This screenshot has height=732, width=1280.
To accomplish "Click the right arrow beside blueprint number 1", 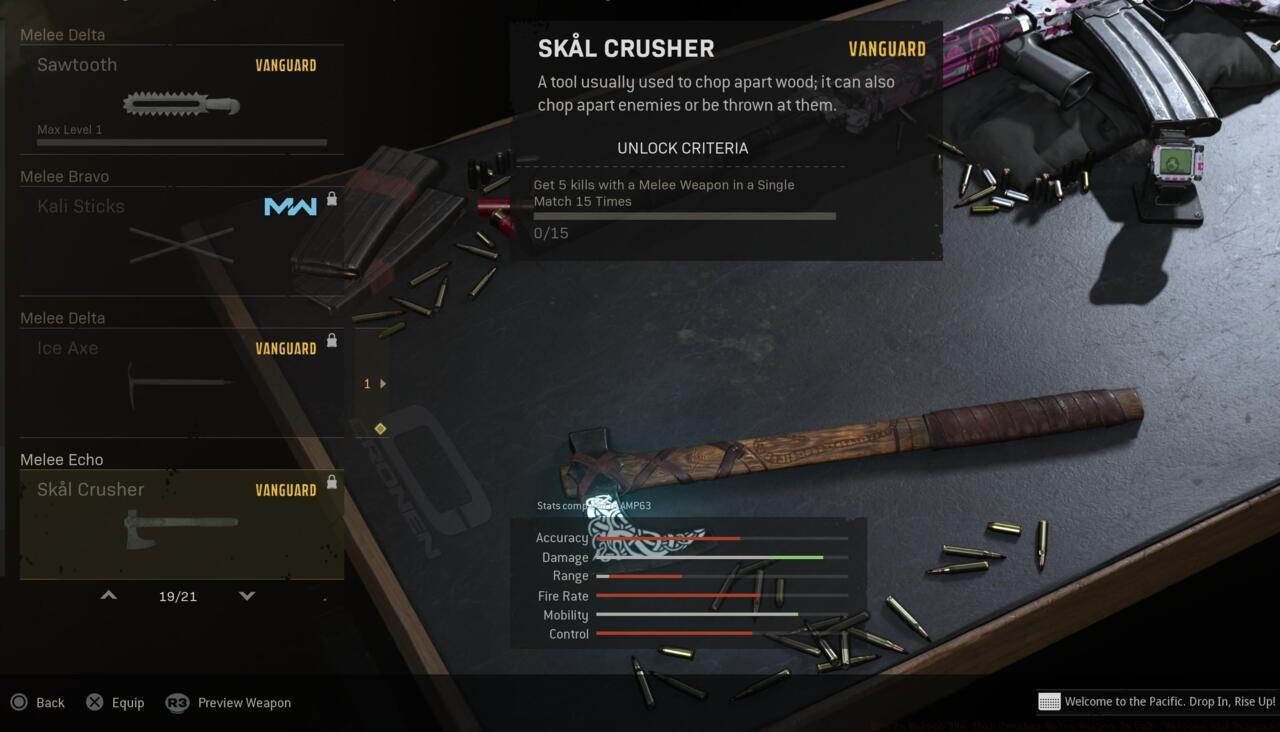I will [x=385, y=383].
